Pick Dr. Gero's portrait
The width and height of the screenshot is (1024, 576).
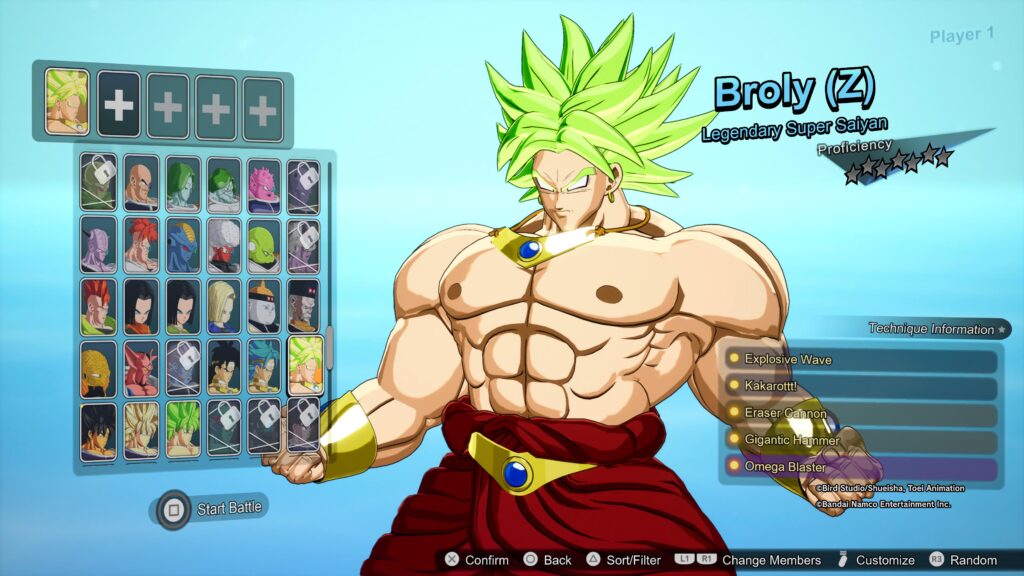tap(303, 306)
